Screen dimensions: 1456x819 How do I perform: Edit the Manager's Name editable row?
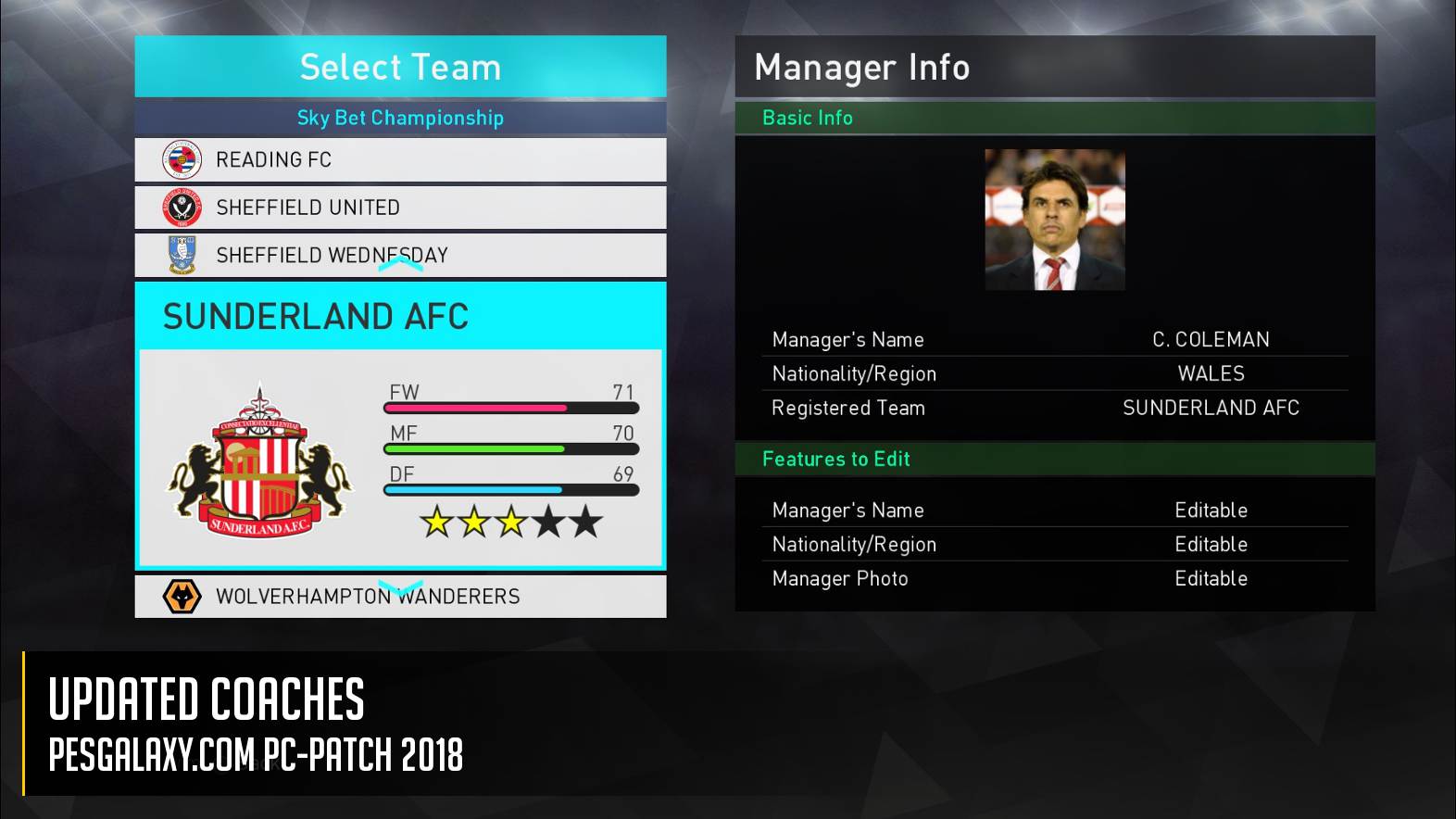click(x=1055, y=510)
